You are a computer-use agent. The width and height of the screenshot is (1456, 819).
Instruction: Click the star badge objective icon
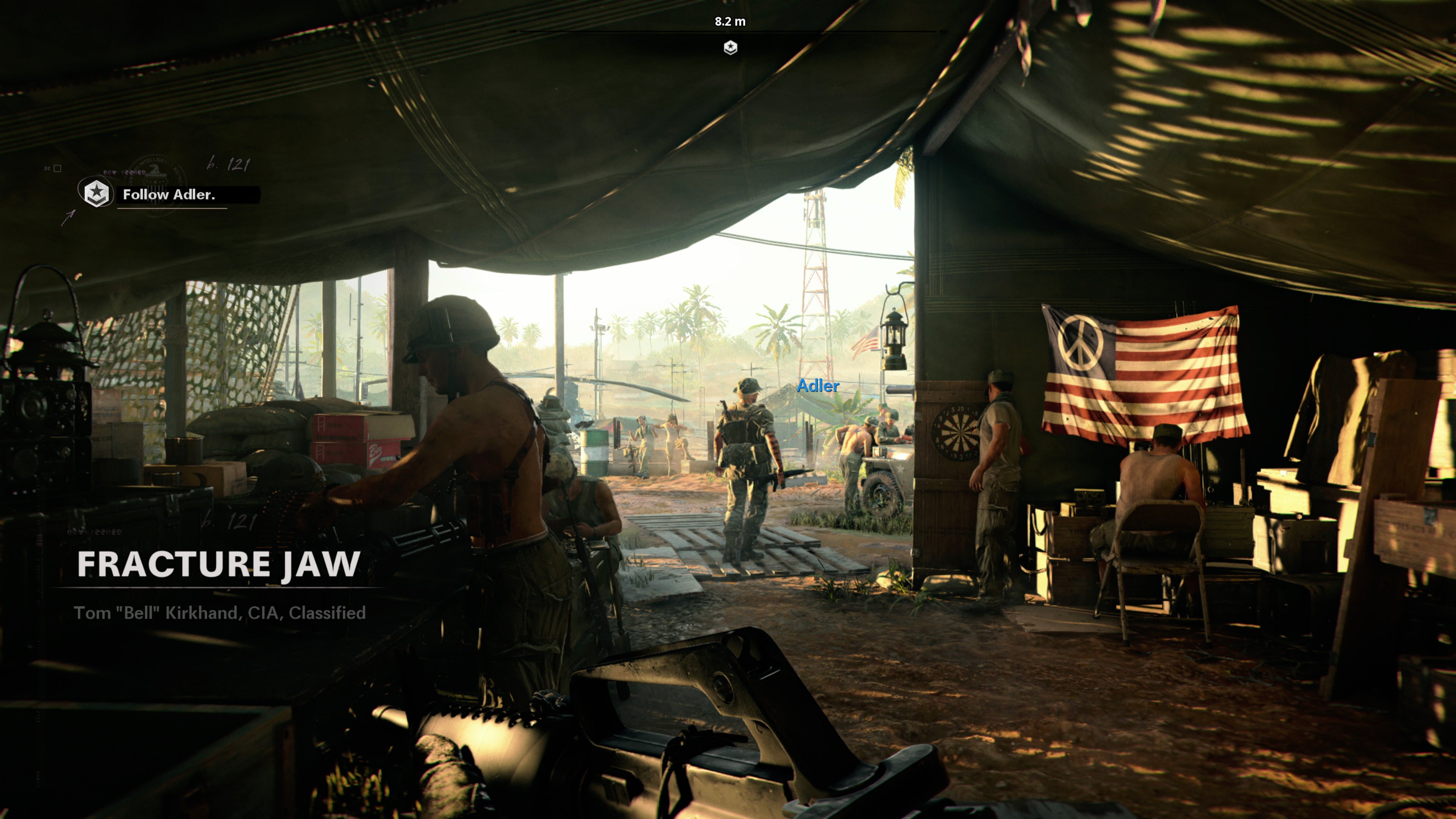point(96,193)
